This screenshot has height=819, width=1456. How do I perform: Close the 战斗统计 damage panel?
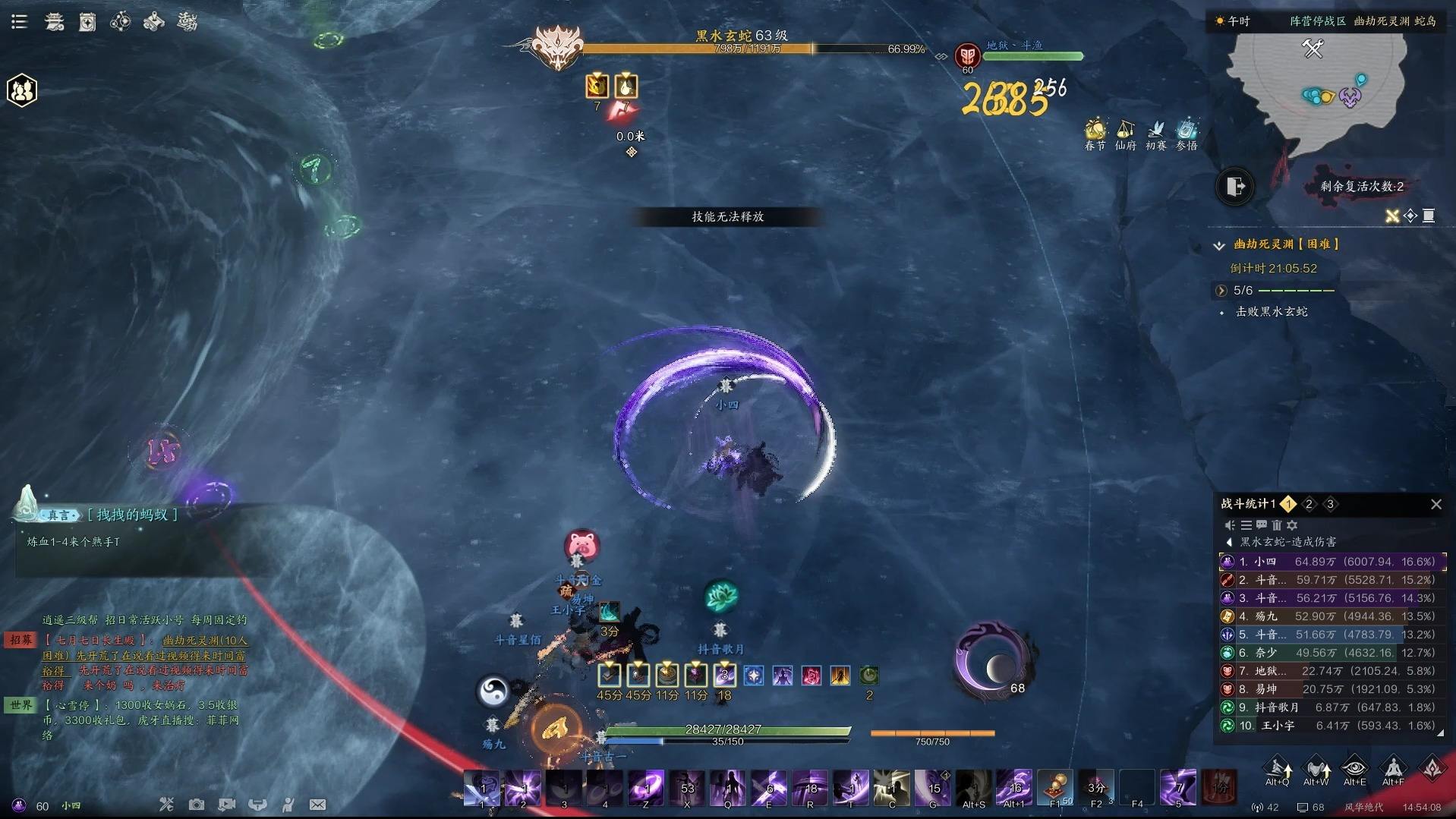1436,504
